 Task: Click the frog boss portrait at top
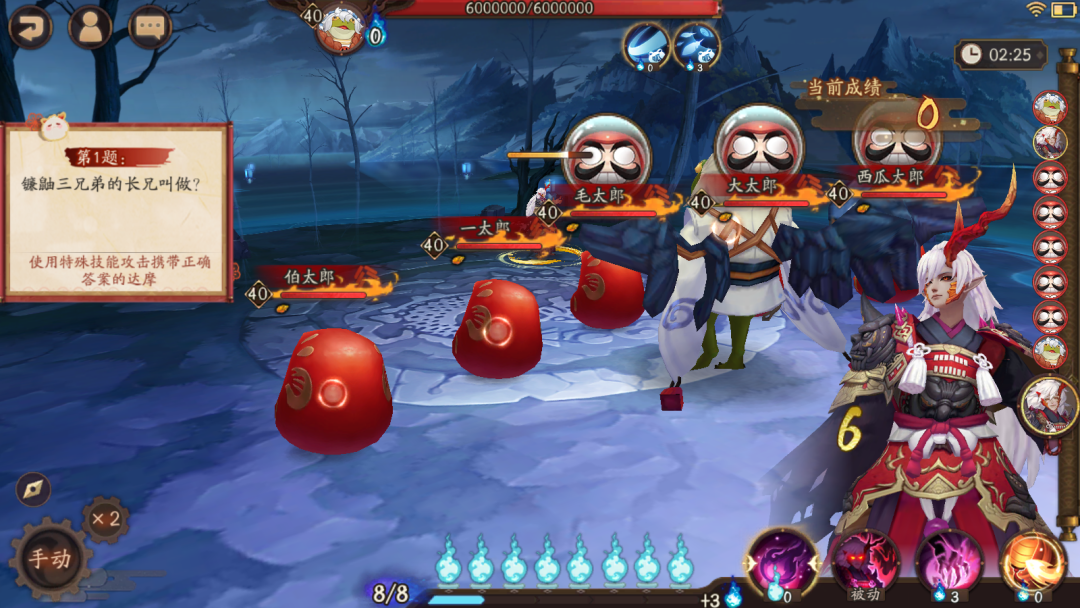click(x=341, y=27)
